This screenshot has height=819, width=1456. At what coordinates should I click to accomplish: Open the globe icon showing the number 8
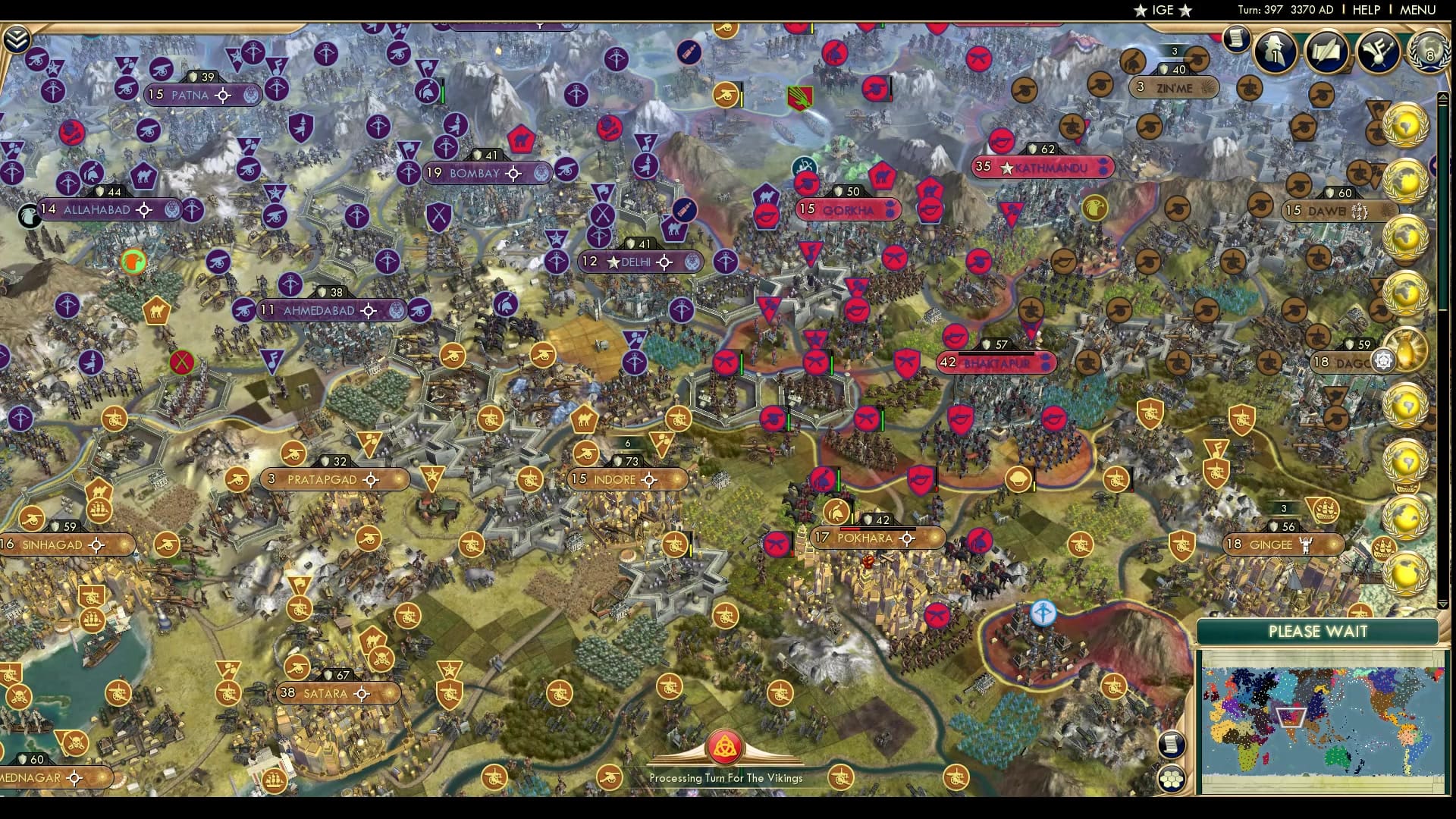click(1429, 53)
